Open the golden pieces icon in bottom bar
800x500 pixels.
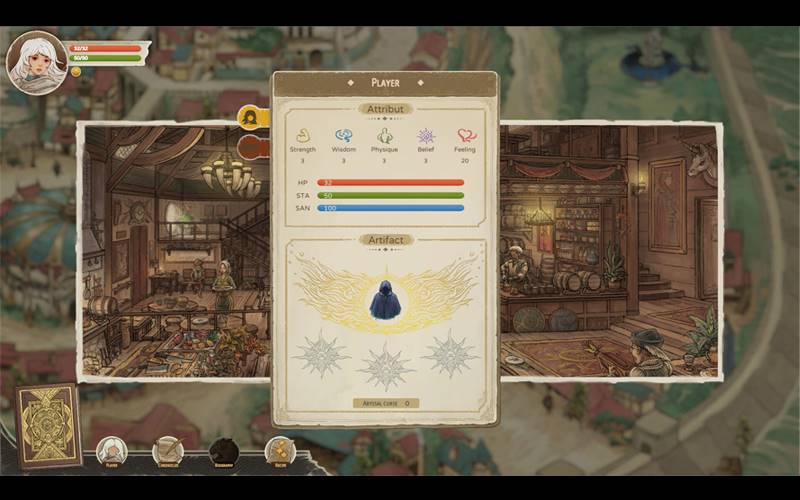click(x=280, y=452)
